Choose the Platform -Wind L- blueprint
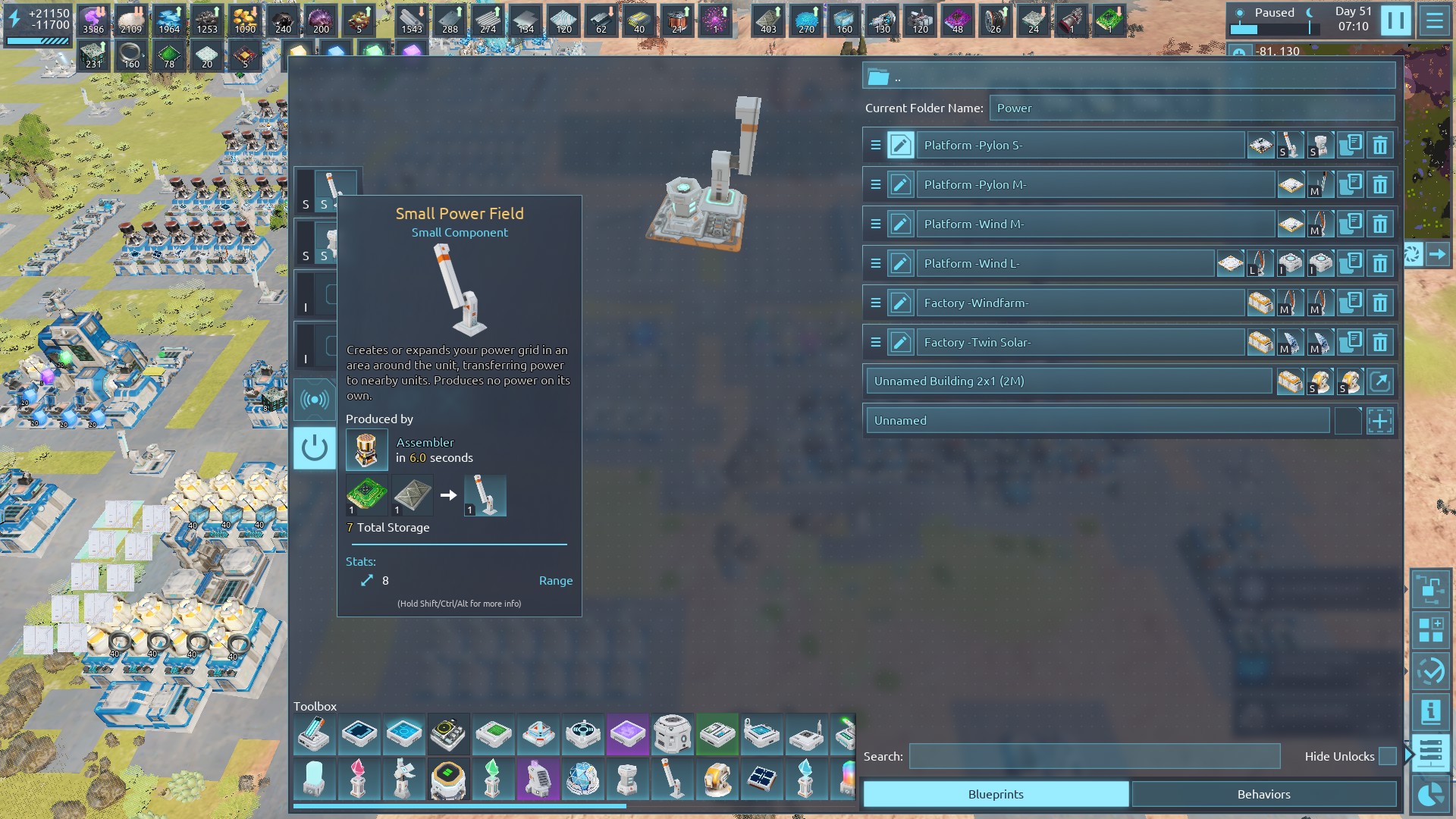Screen dimensions: 1456x819 click(1064, 263)
